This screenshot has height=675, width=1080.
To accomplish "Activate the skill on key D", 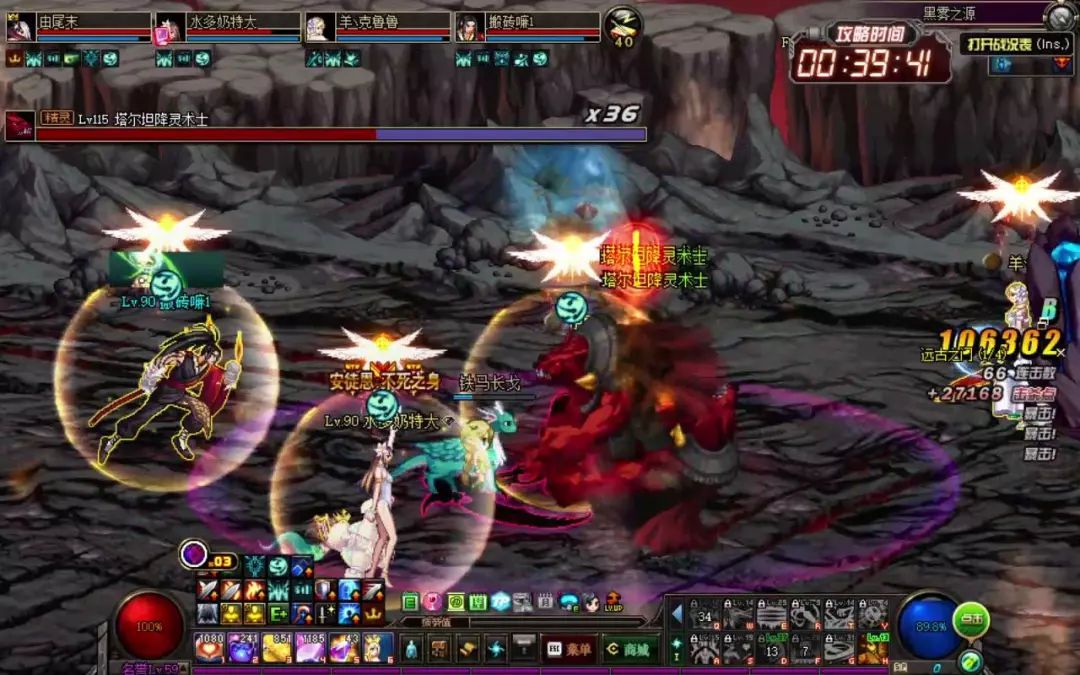I will [x=772, y=649].
